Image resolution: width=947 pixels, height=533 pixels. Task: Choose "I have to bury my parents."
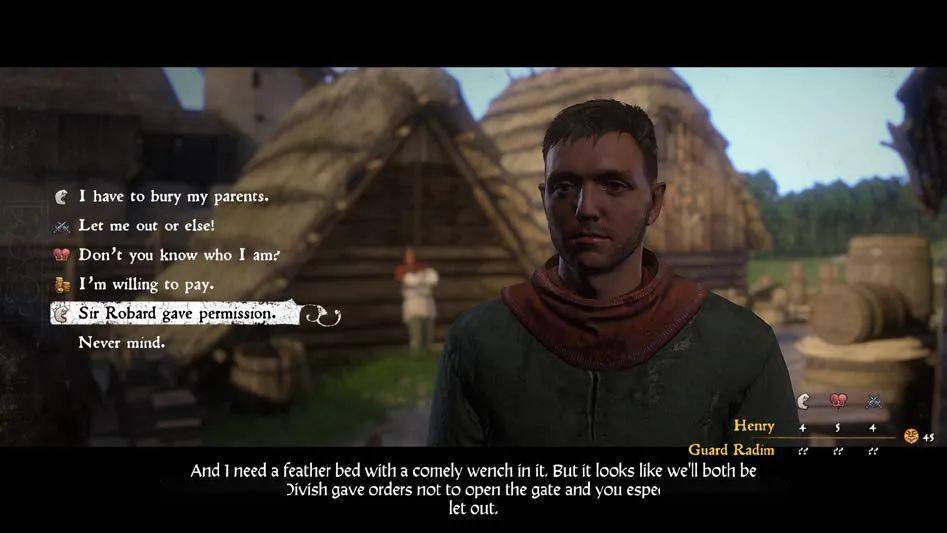173,196
